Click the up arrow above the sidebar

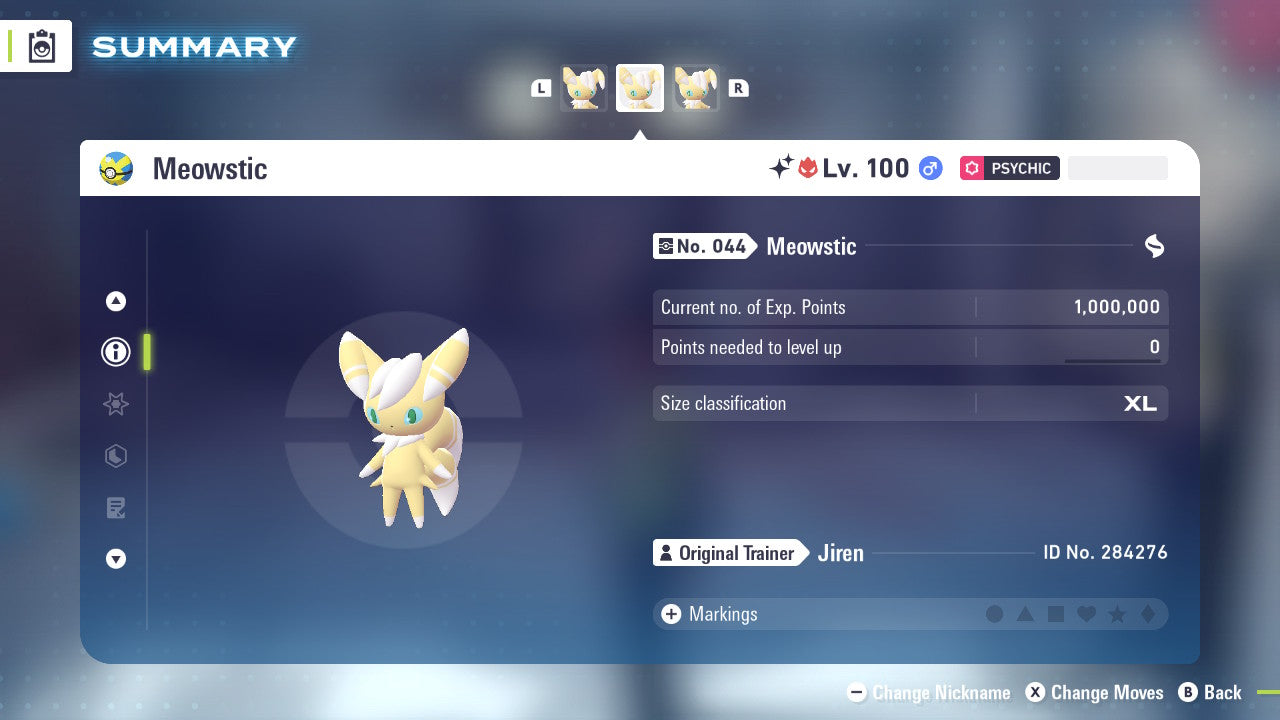[x=115, y=300]
